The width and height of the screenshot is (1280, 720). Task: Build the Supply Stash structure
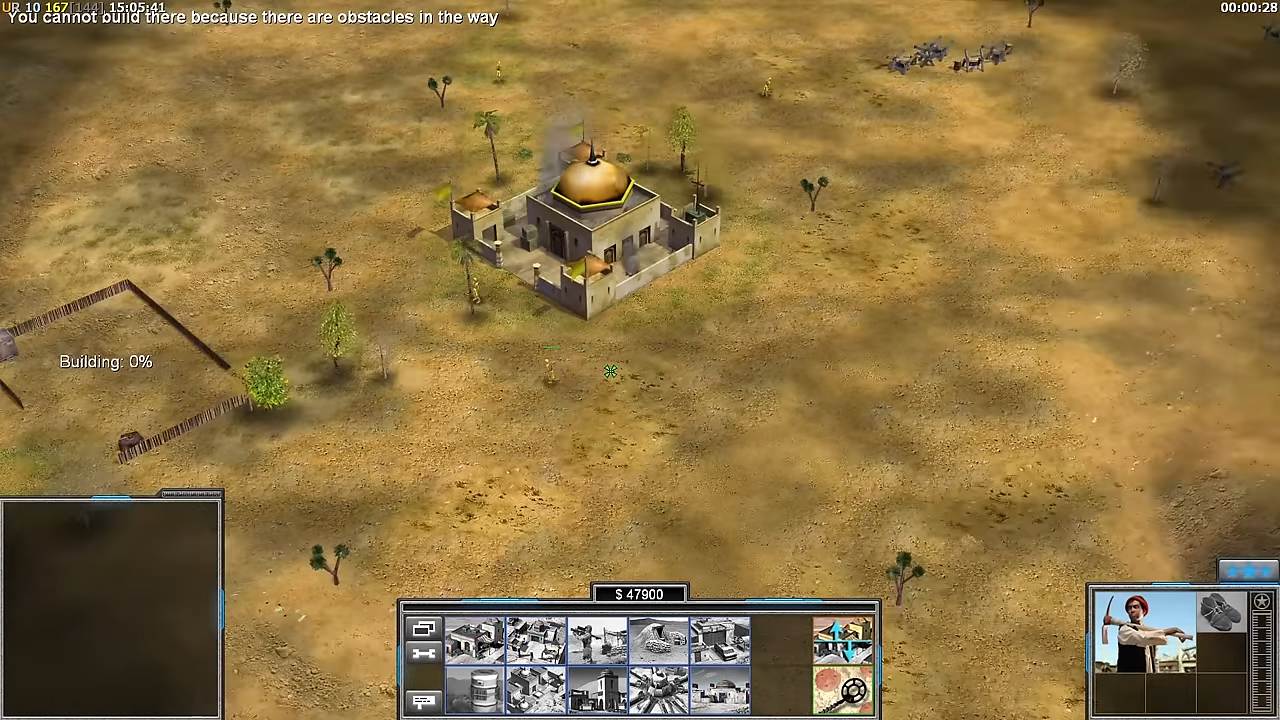click(475, 640)
